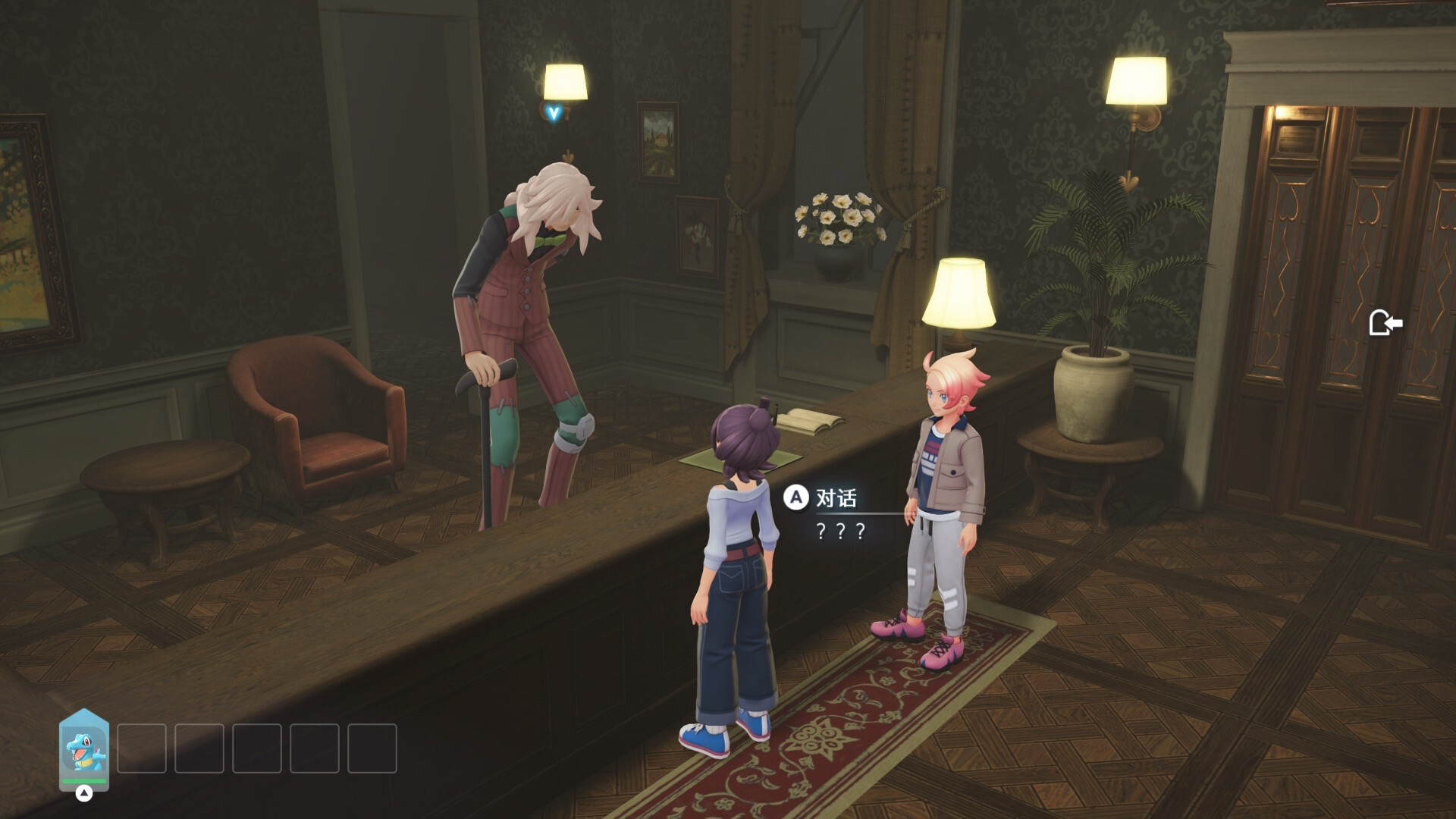Click the blue V quest marker

pos(554,114)
